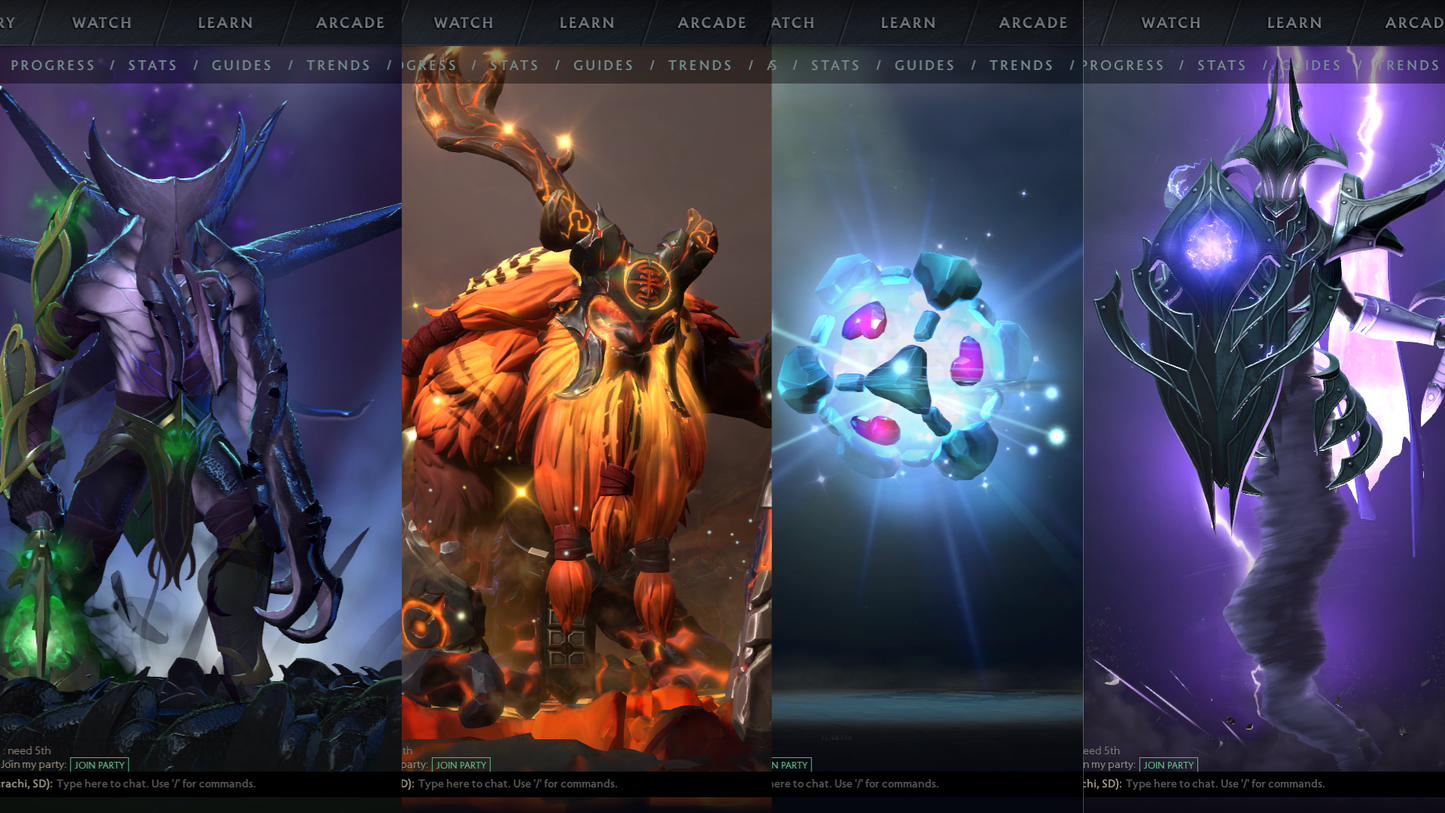Open GUIDES from the breadcrumb navigation
1445x813 pixels.
(240, 65)
